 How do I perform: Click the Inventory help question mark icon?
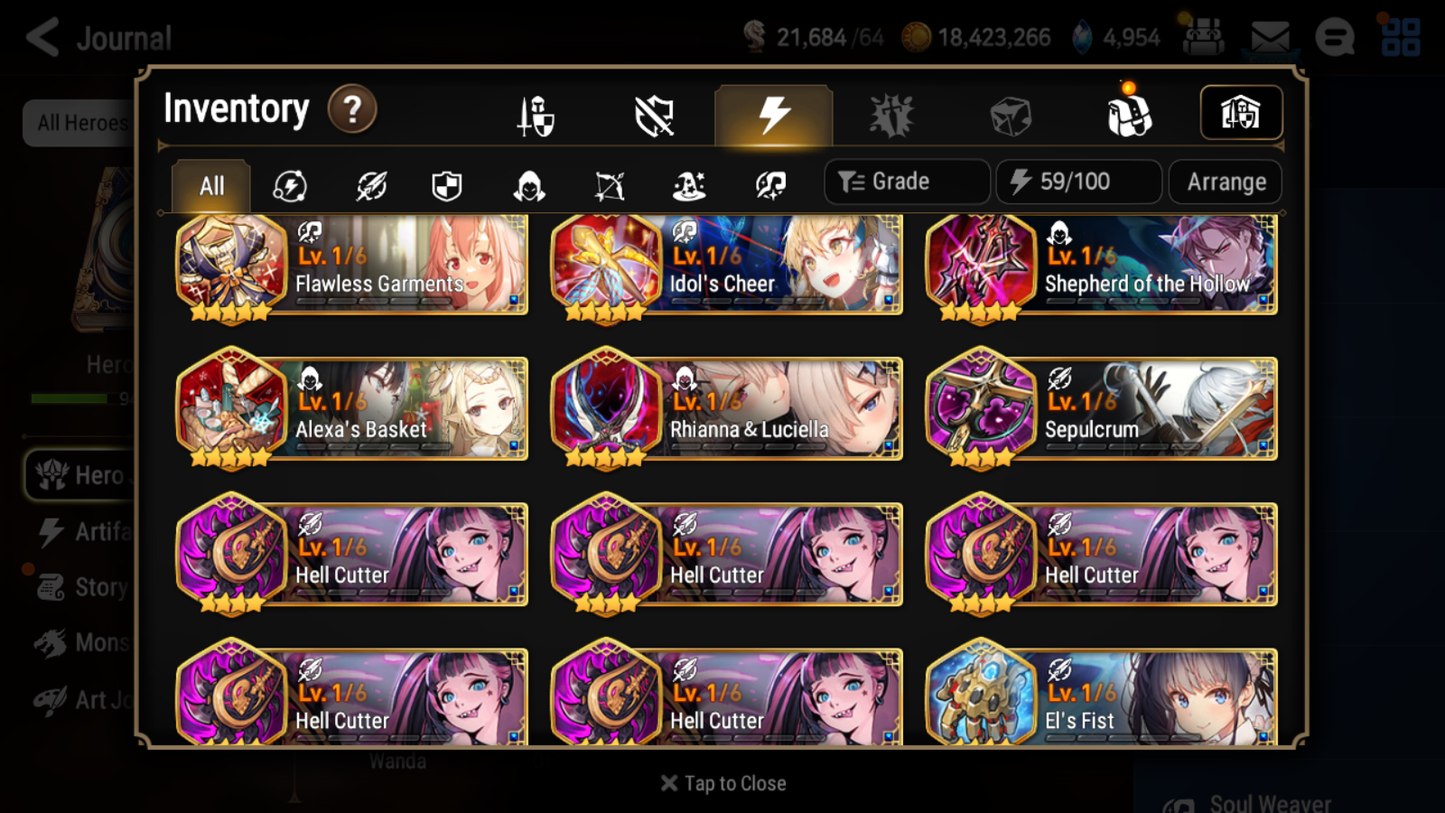pos(351,110)
